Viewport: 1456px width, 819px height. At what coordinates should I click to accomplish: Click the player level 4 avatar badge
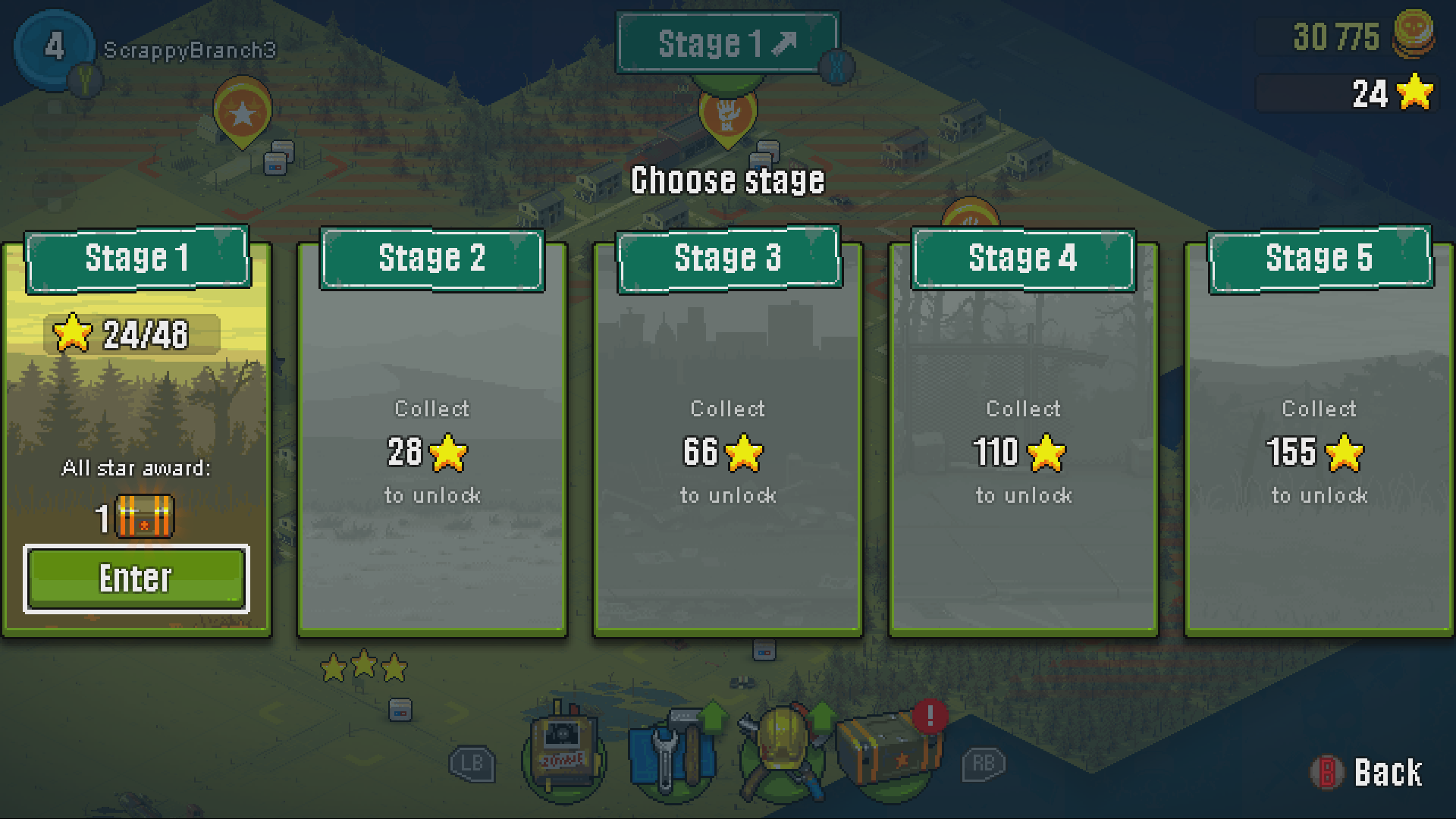pyautogui.click(x=53, y=47)
